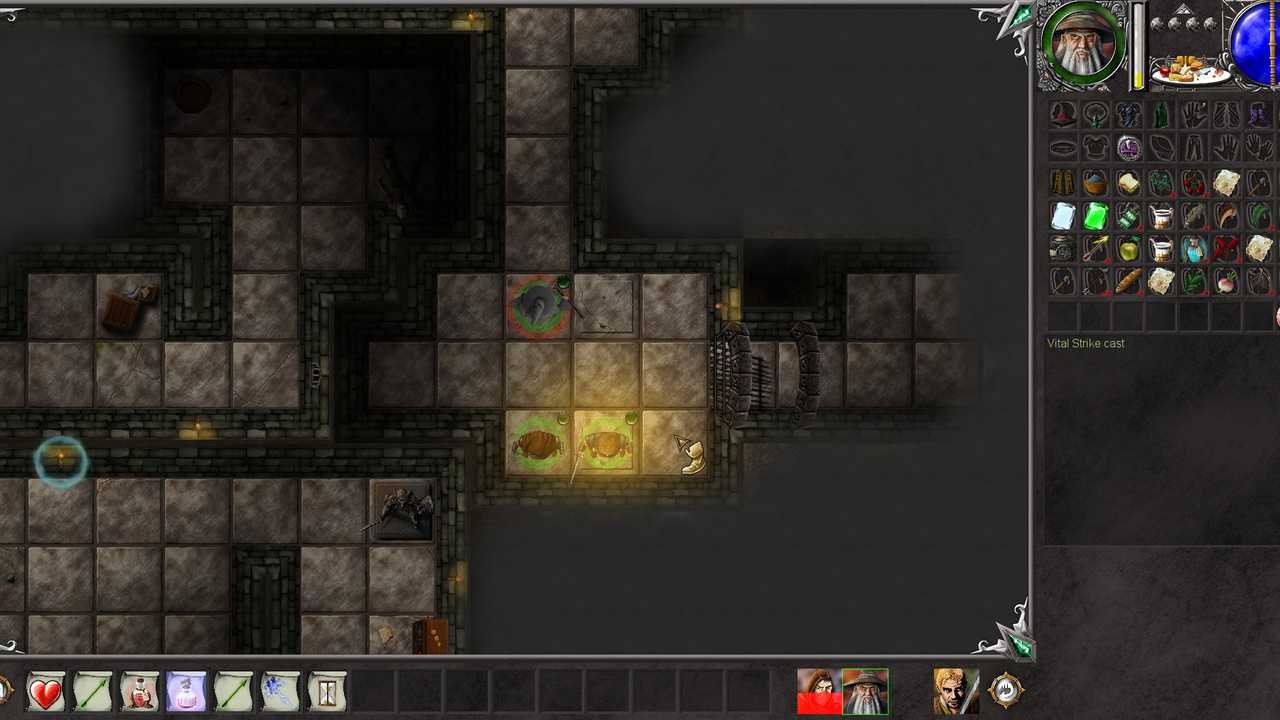Click the purple amulet equipment slot
1280x720 pixels.
1128,149
